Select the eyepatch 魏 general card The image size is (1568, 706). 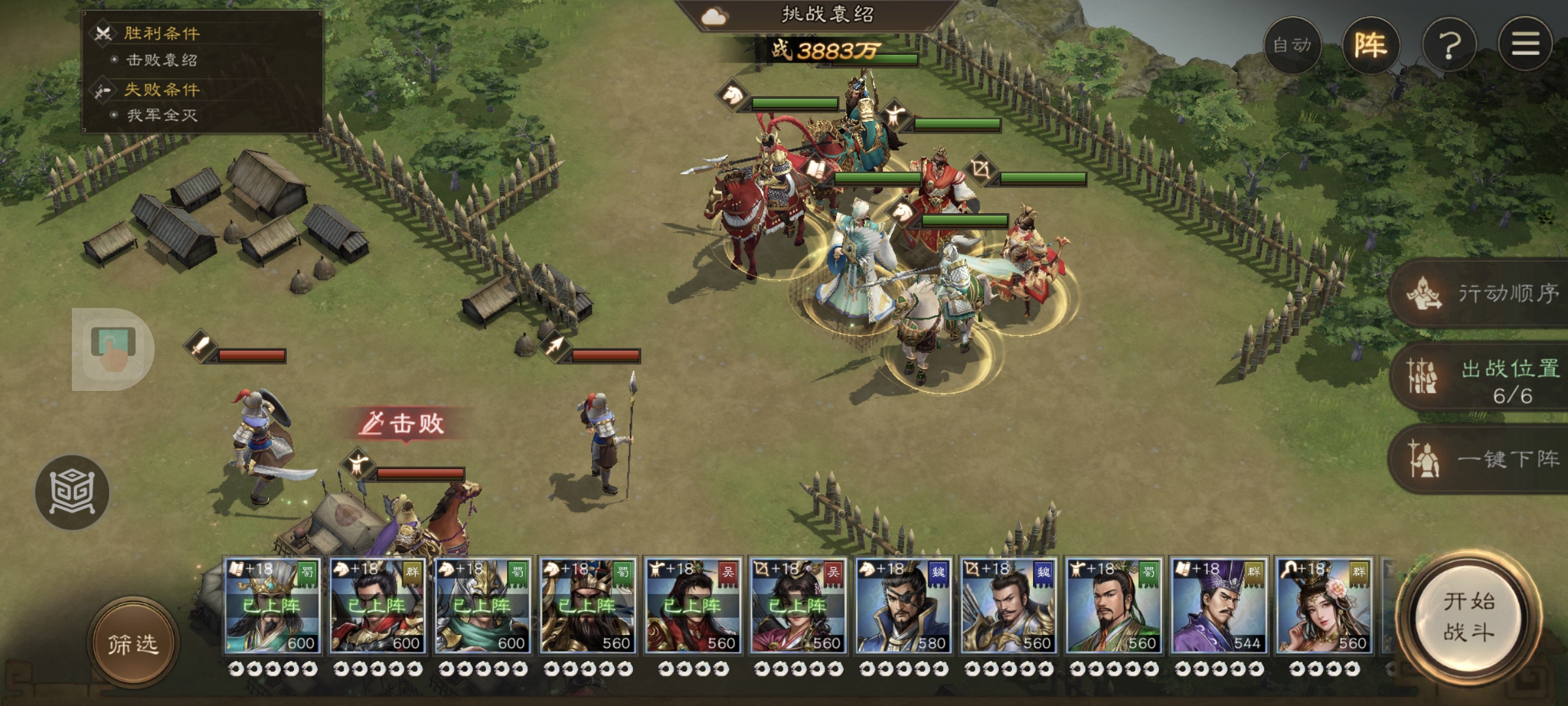click(903, 606)
